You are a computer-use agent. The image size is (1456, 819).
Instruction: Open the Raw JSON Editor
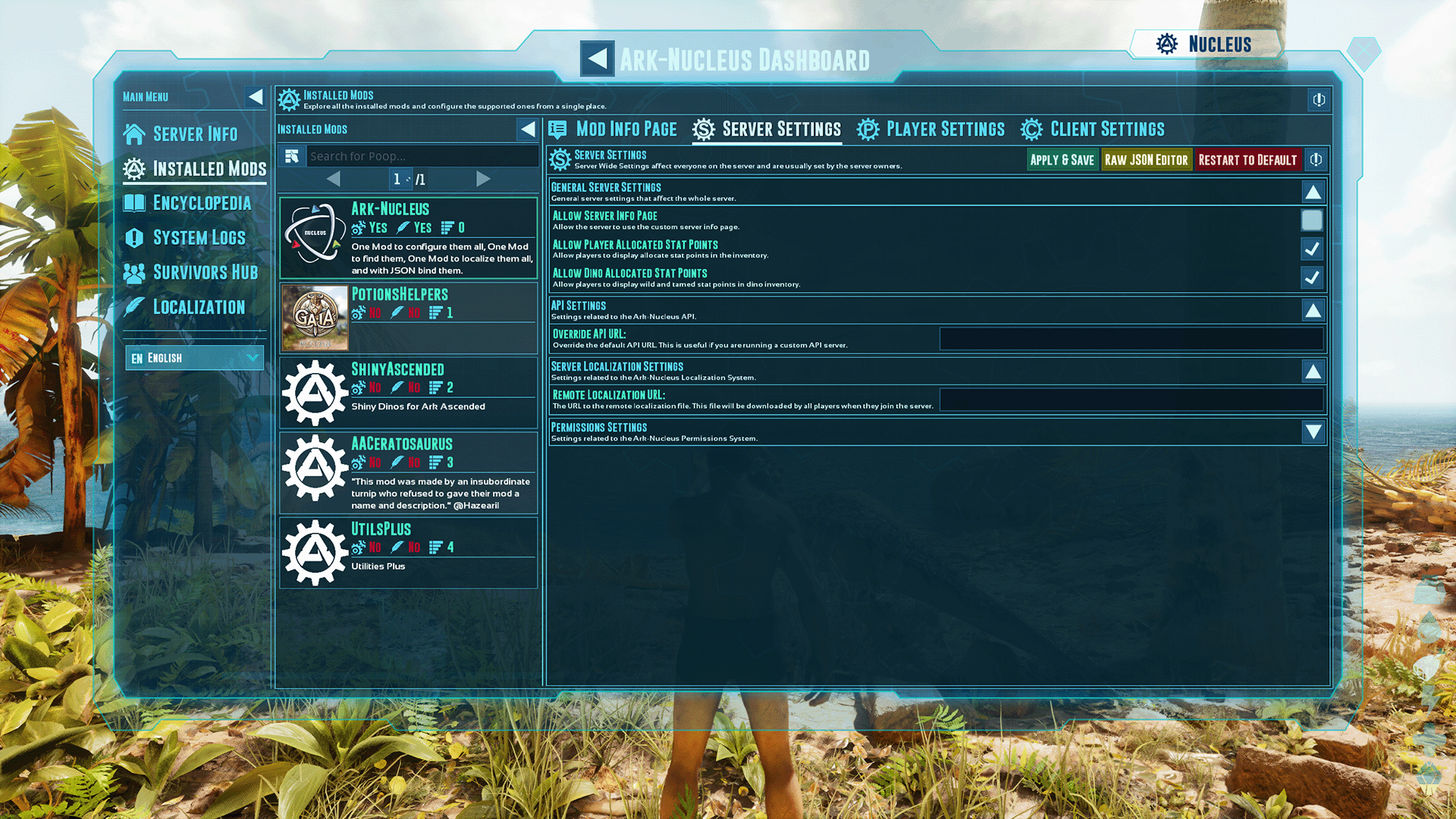pos(1147,159)
